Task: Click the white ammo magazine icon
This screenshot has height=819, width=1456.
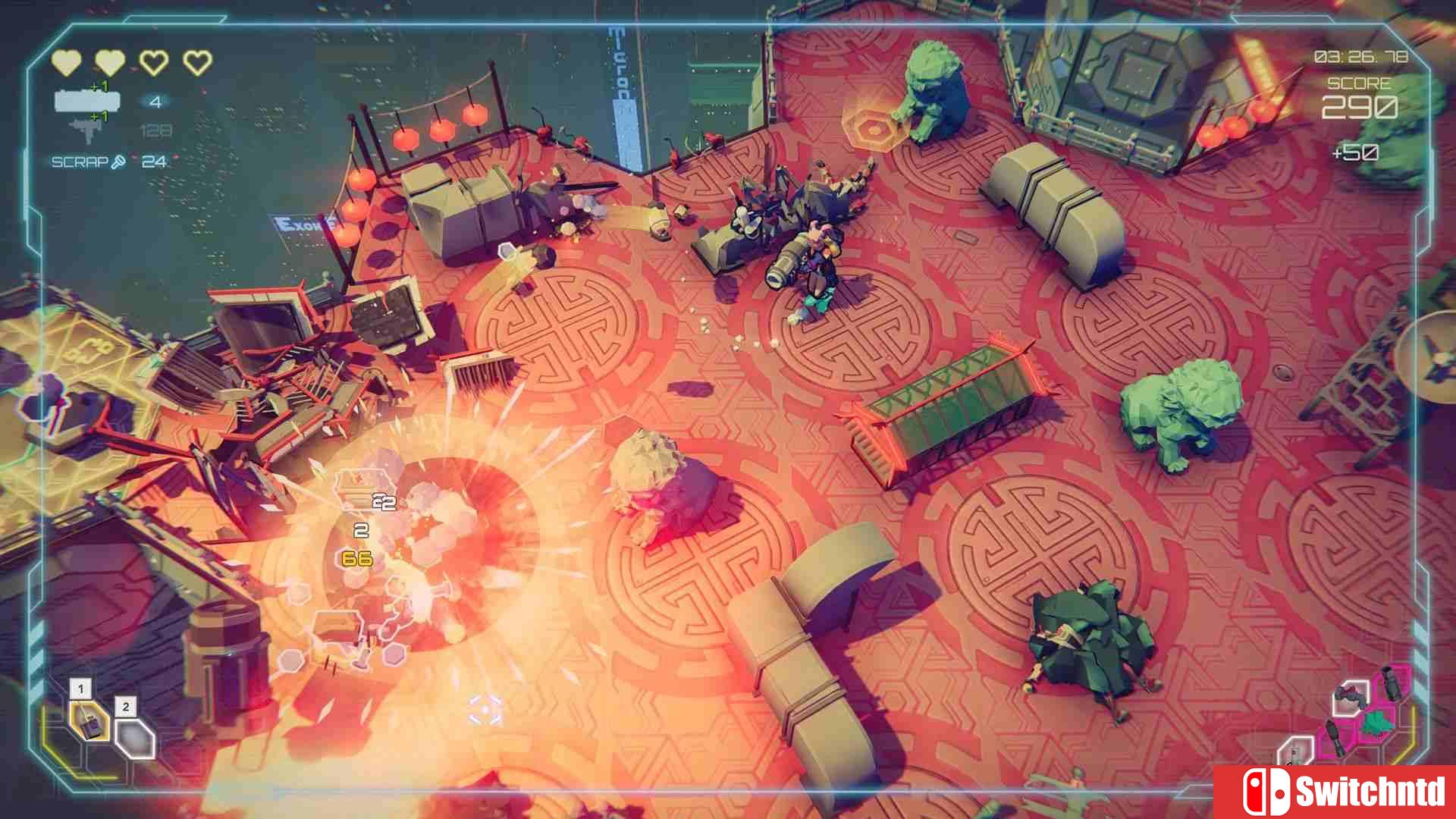Action: point(87,102)
